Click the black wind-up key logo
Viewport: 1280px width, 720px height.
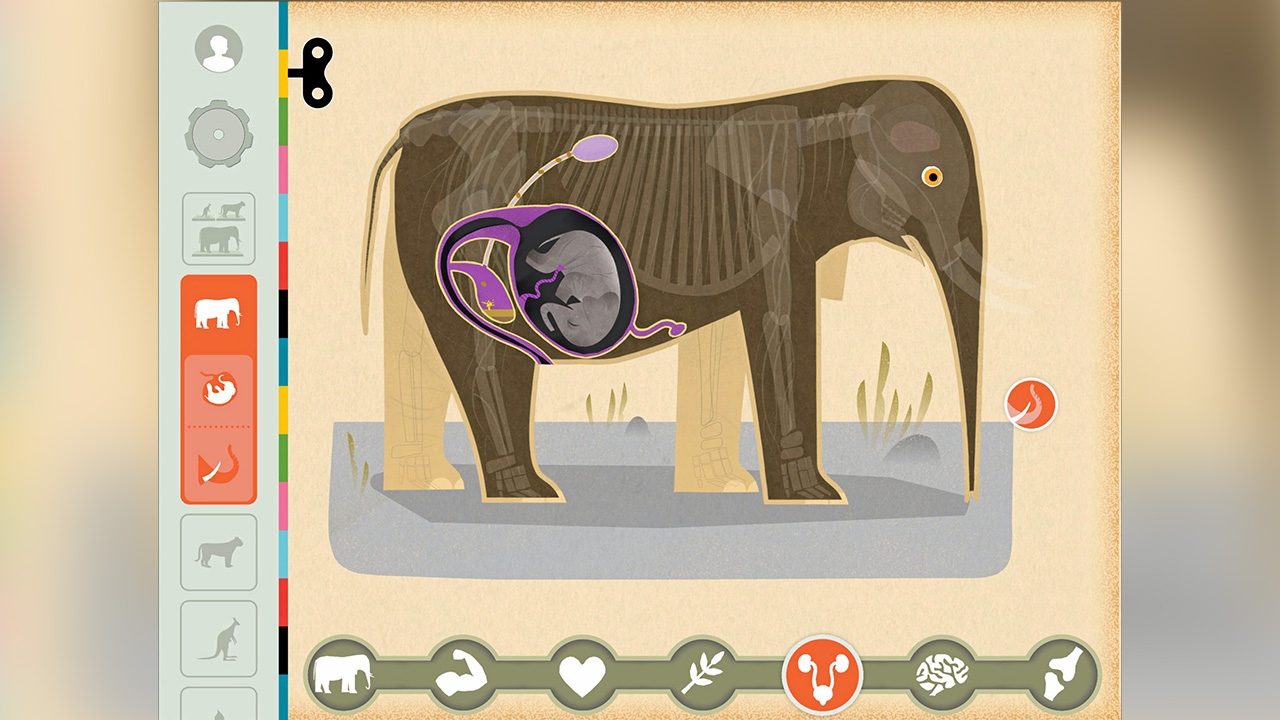pos(313,73)
